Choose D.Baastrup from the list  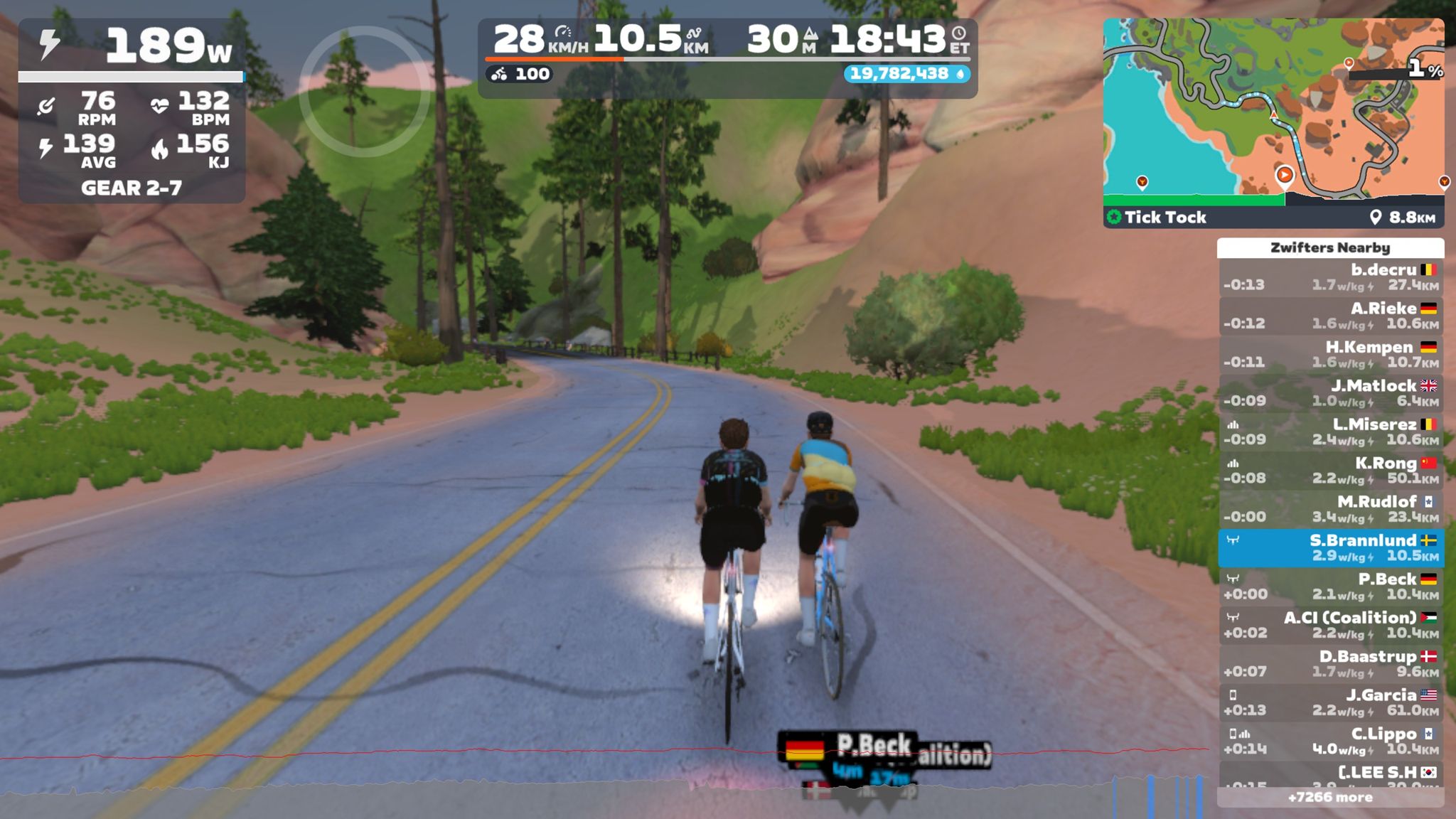tap(1330, 663)
